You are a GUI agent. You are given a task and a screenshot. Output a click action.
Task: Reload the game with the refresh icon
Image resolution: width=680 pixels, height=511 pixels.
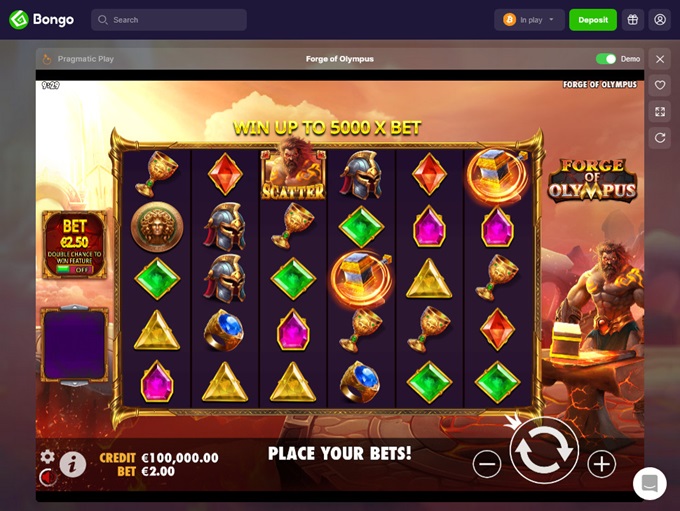(x=660, y=138)
